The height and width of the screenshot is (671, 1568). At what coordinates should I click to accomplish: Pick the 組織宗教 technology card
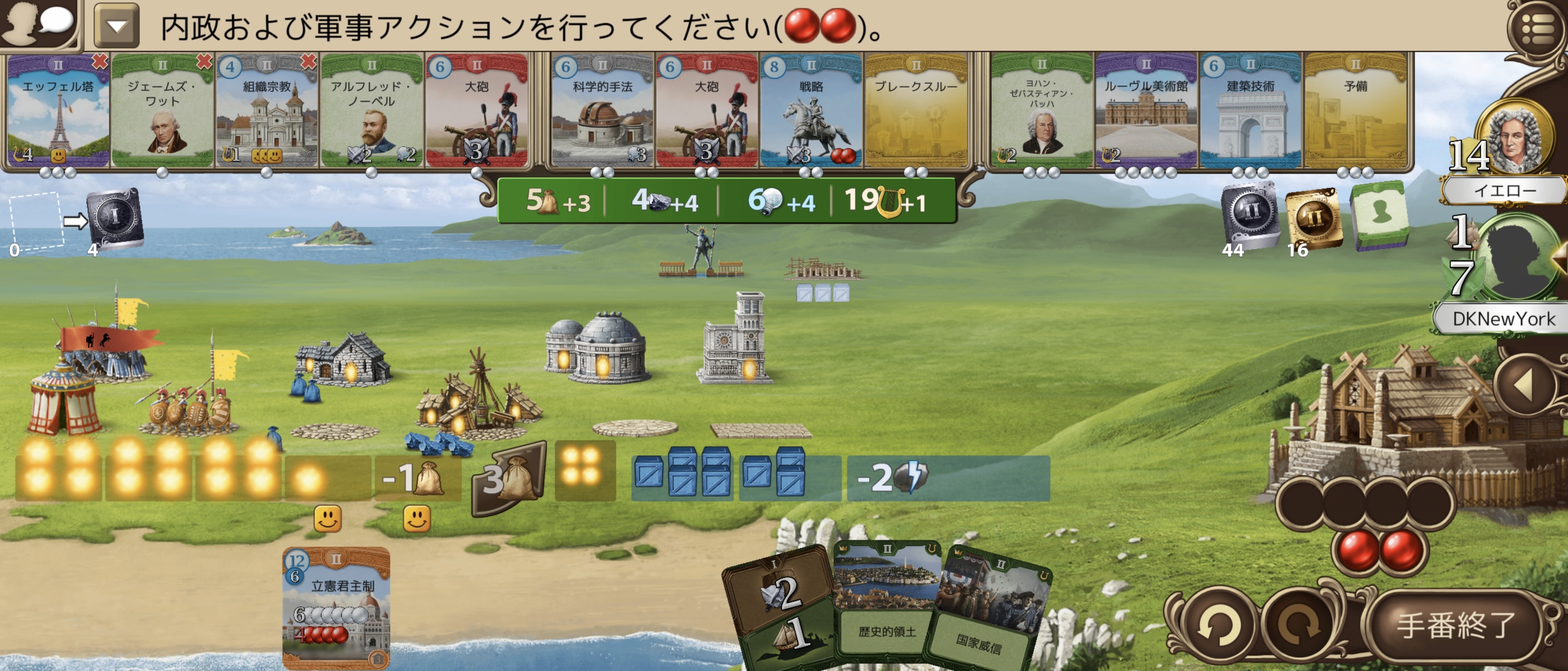[267, 113]
